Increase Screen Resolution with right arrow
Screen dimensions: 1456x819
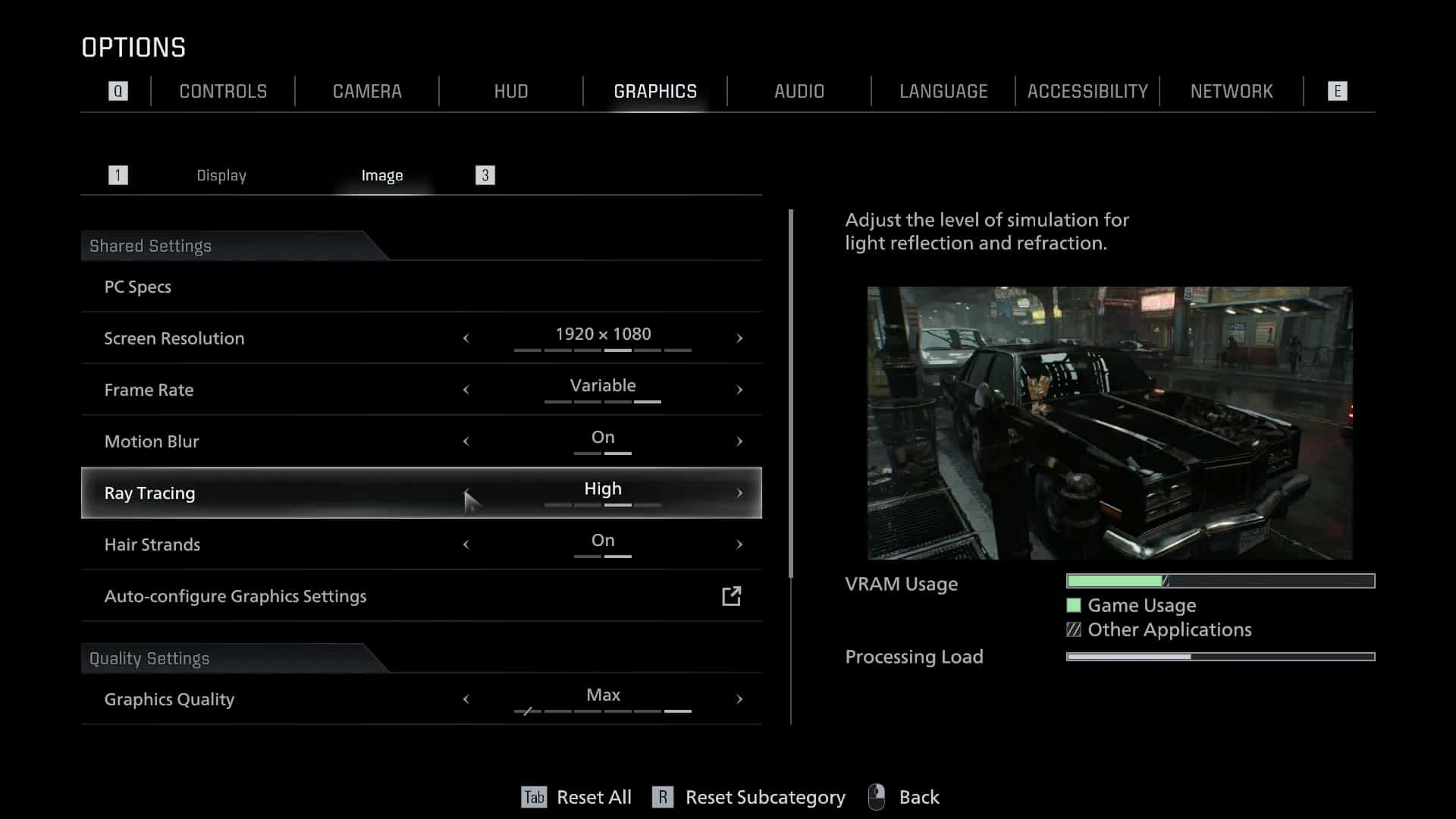tap(739, 338)
